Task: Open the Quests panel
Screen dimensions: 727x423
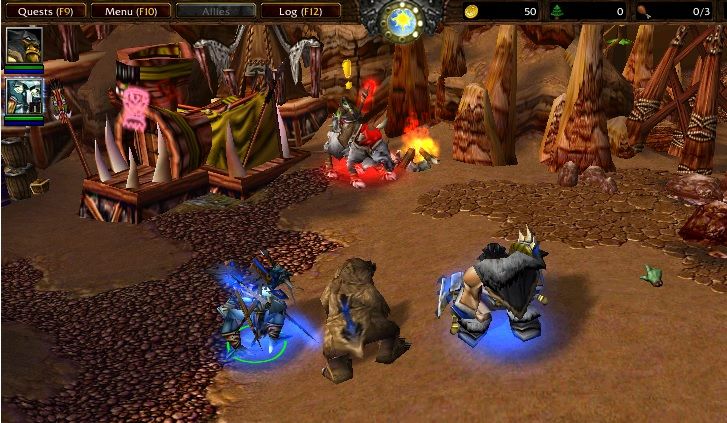Action: [x=44, y=11]
